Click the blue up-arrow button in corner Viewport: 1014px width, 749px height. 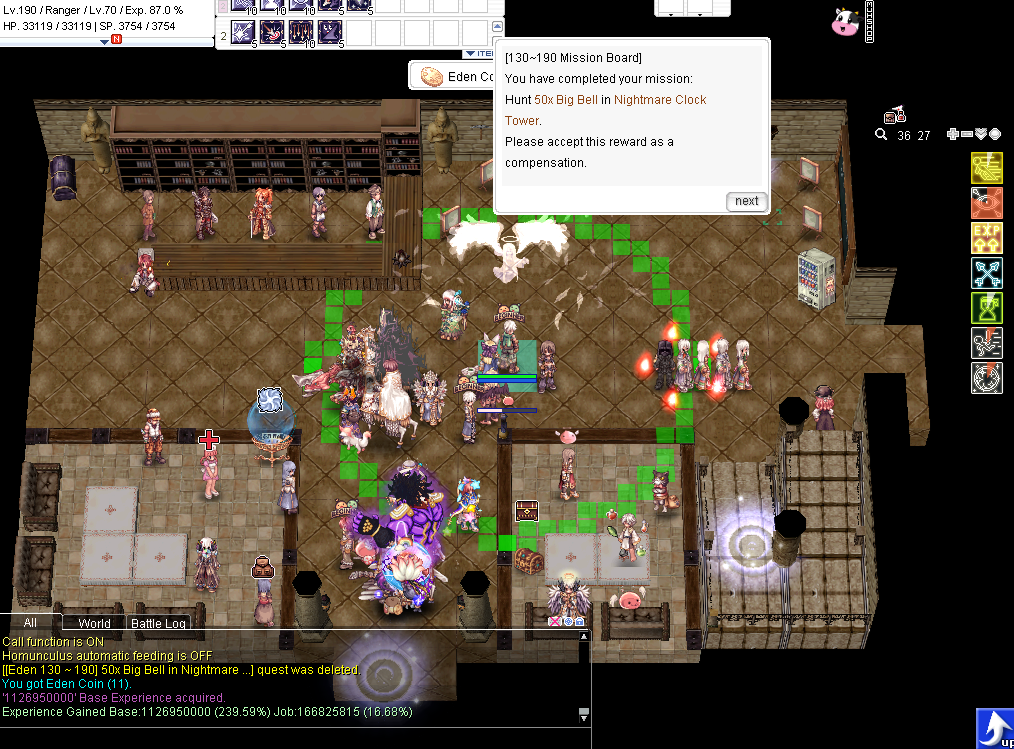tap(994, 727)
